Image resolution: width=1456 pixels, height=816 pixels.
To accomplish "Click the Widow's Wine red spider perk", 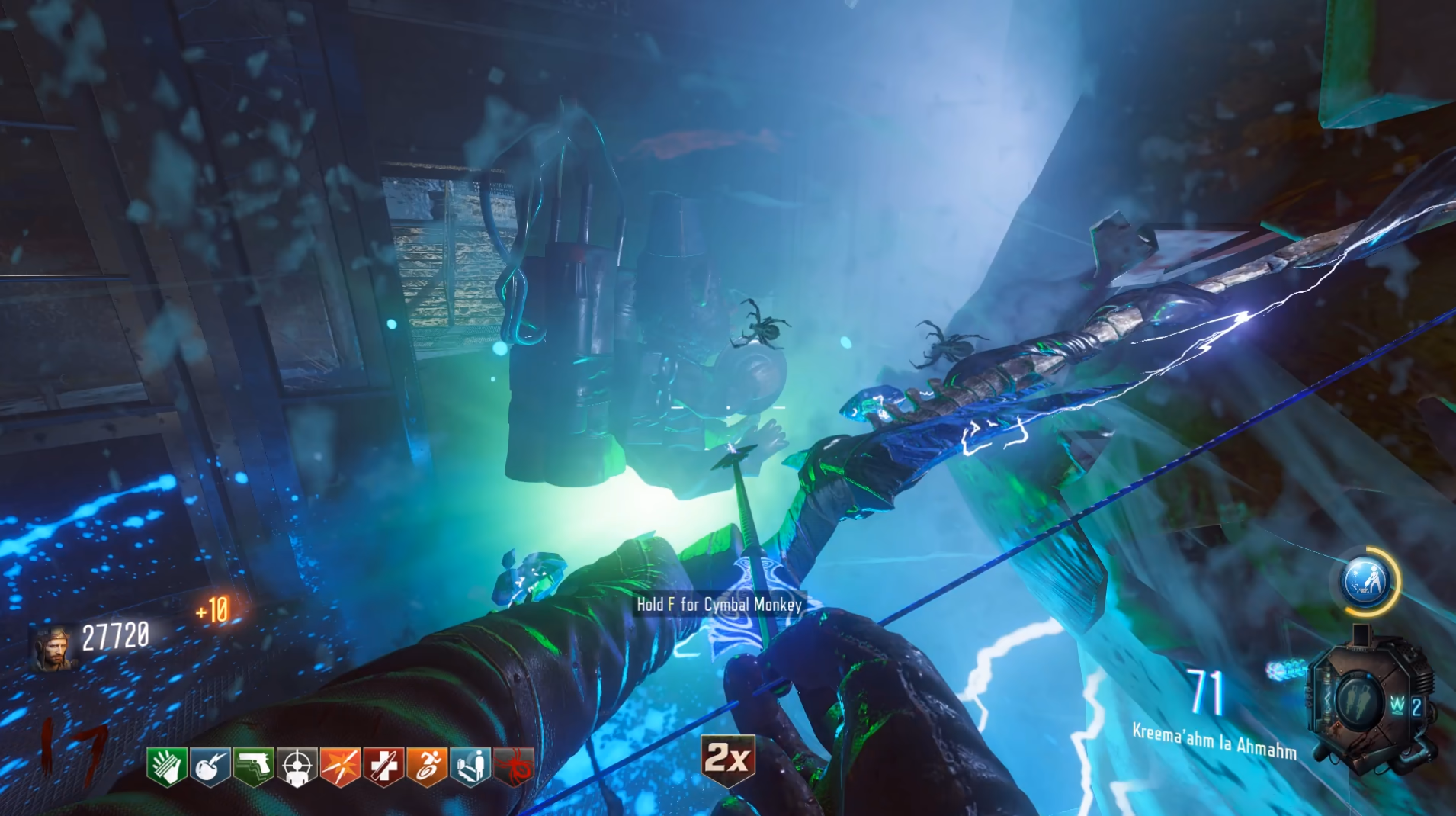I will coord(514,766).
